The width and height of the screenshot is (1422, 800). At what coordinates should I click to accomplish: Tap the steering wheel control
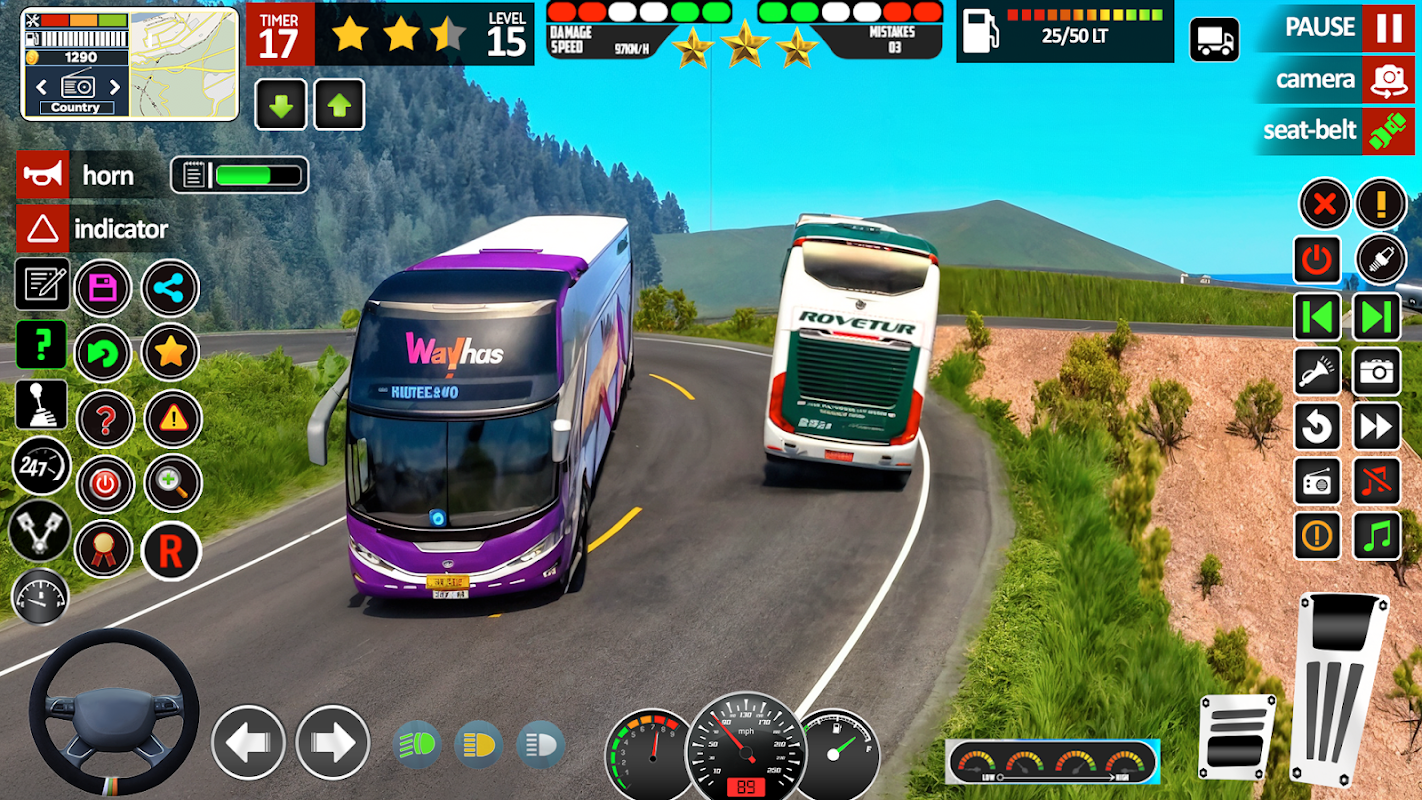113,711
